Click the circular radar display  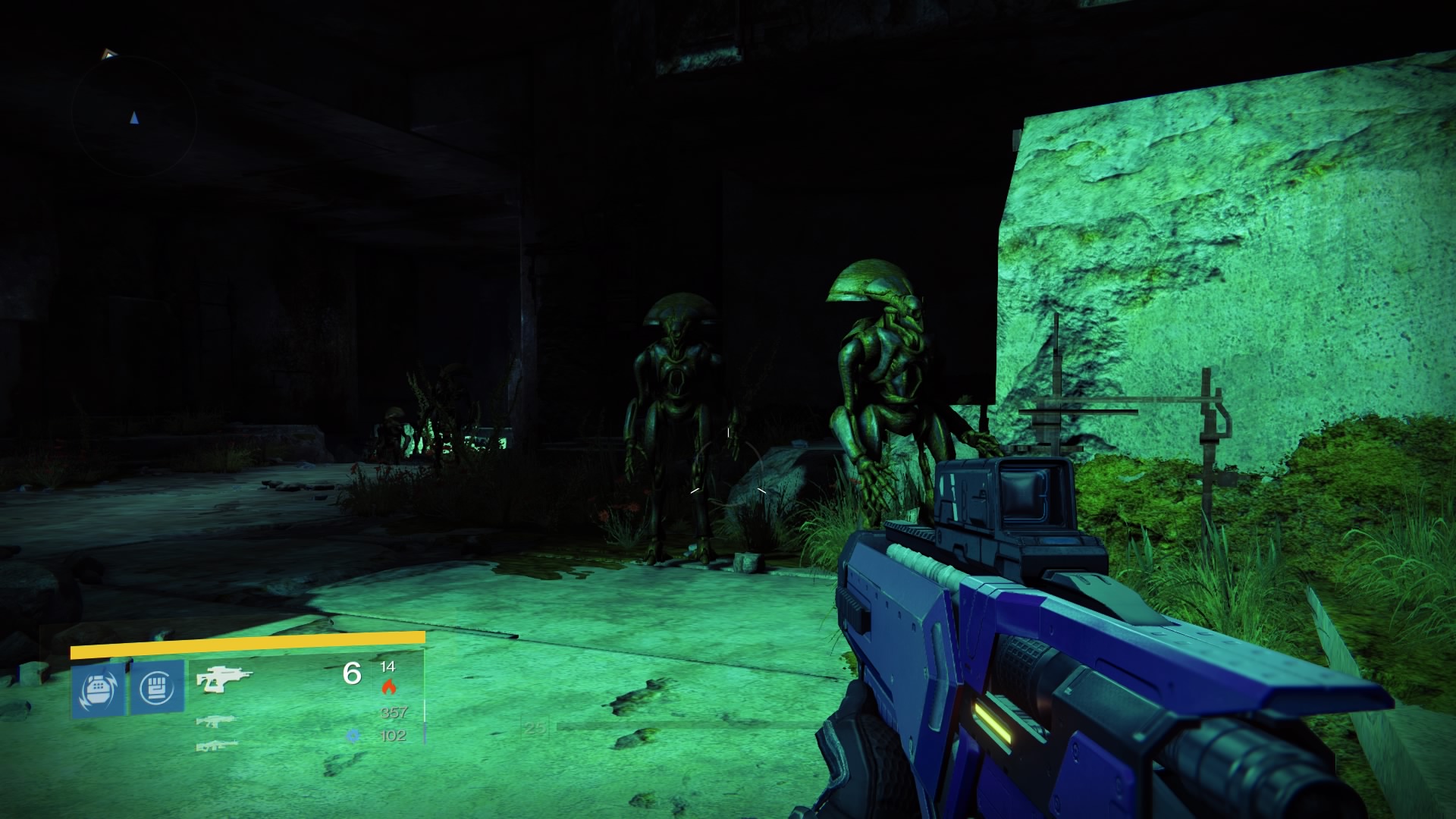tap(134, 118)
